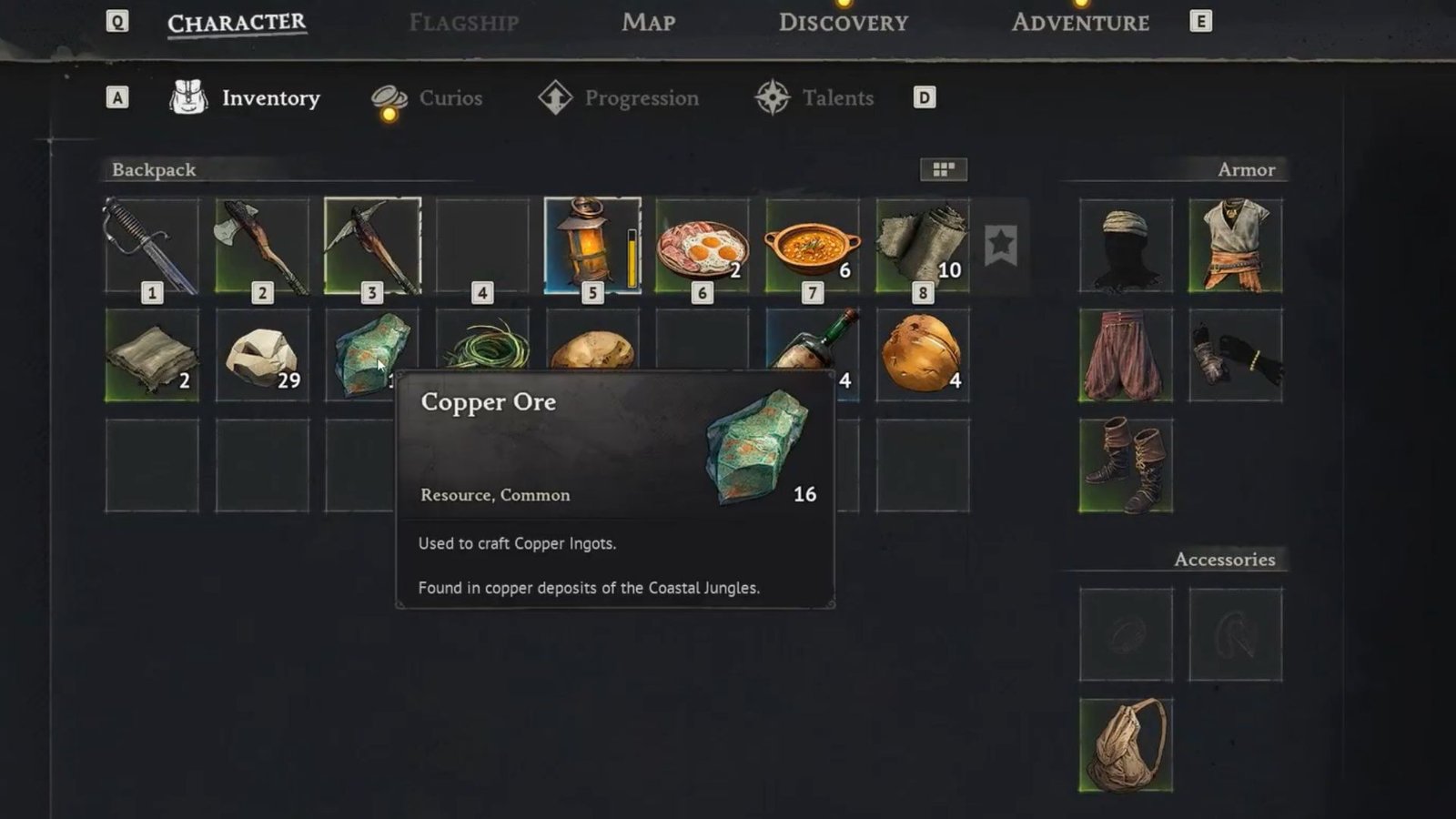Click the star favorite slot button
The width and height of the screenshot is (1456, 819).
click(x=1000, y=245)
